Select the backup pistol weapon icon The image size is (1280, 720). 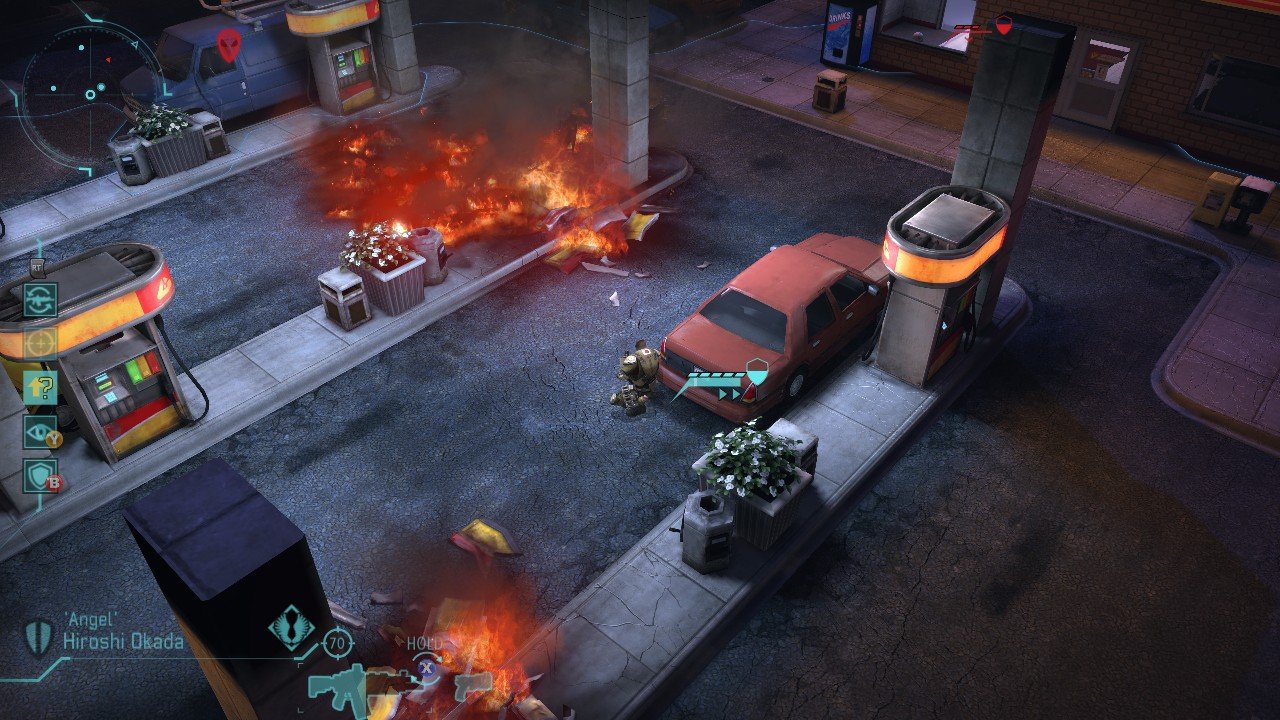tap(470, 686)
